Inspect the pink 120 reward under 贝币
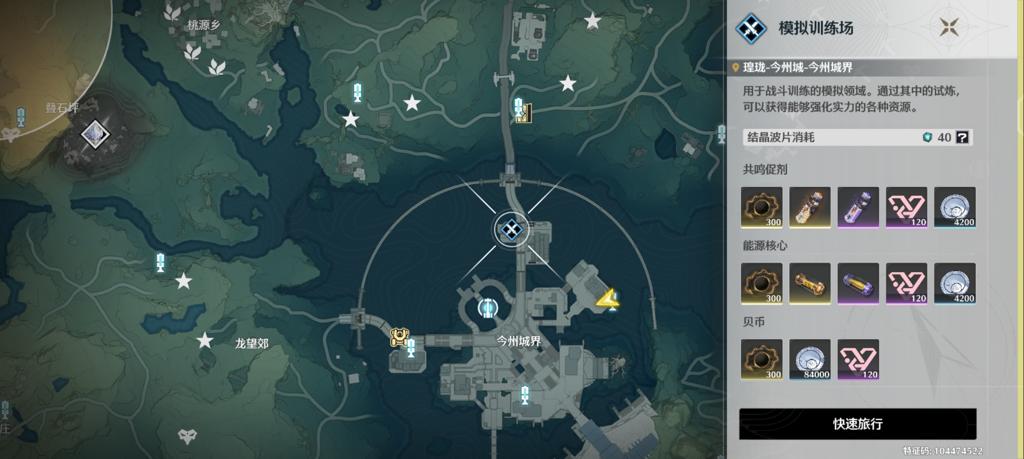1024x459 pixels. (x=858, y=360)
